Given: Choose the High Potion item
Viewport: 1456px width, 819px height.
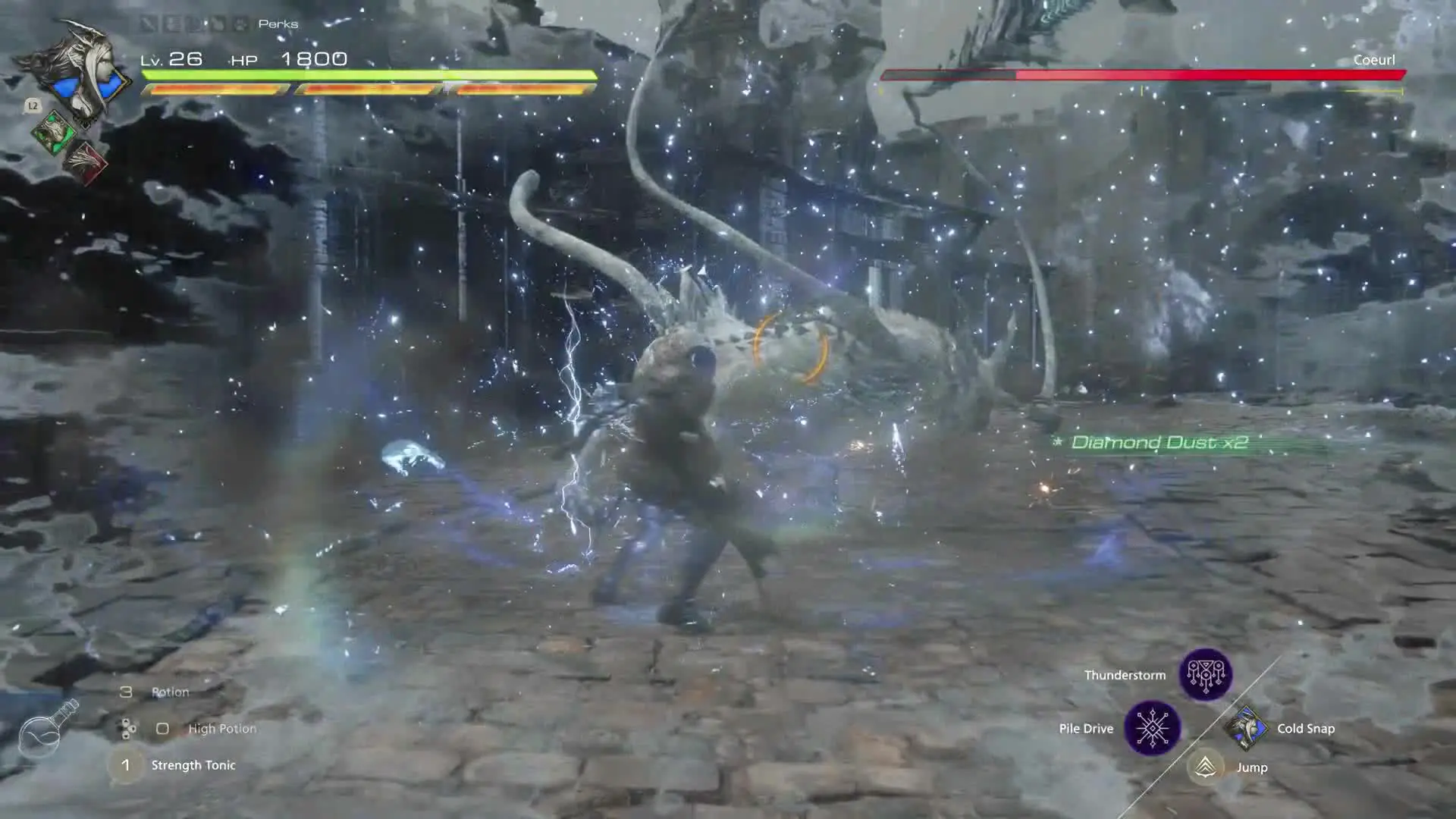Looking at the screenshot, I should [x=221, y=728].
